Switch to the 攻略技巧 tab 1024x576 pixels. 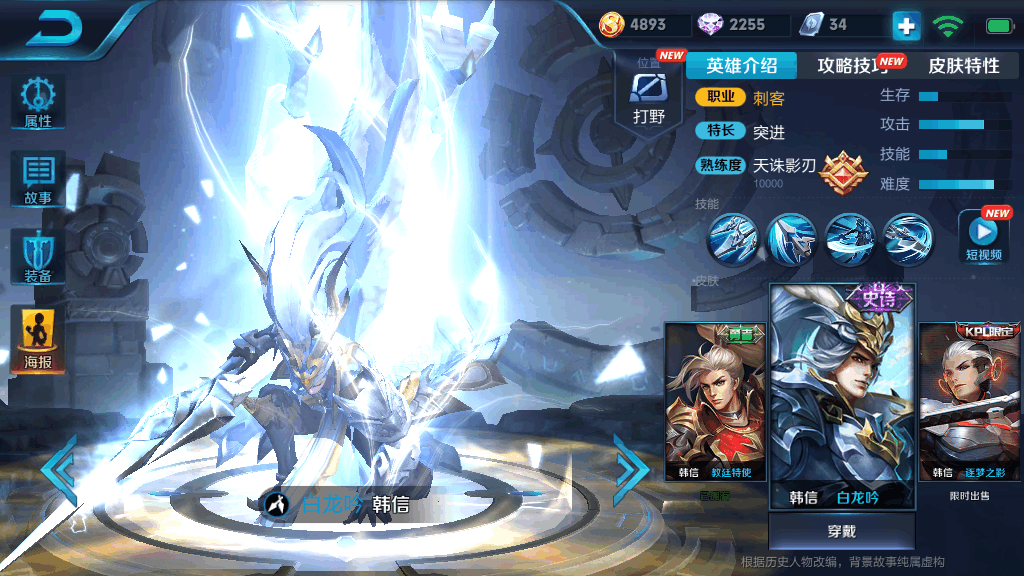(x=853, y=66)
